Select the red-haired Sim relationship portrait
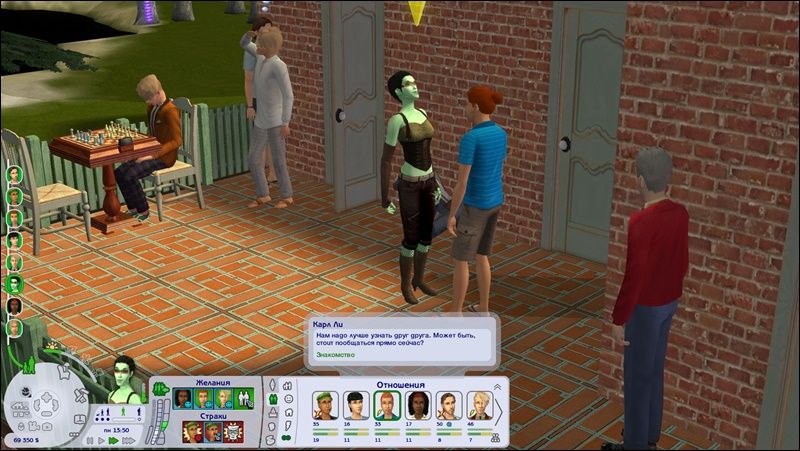Screen dimensions: 800x451 (x=387, y=404)
